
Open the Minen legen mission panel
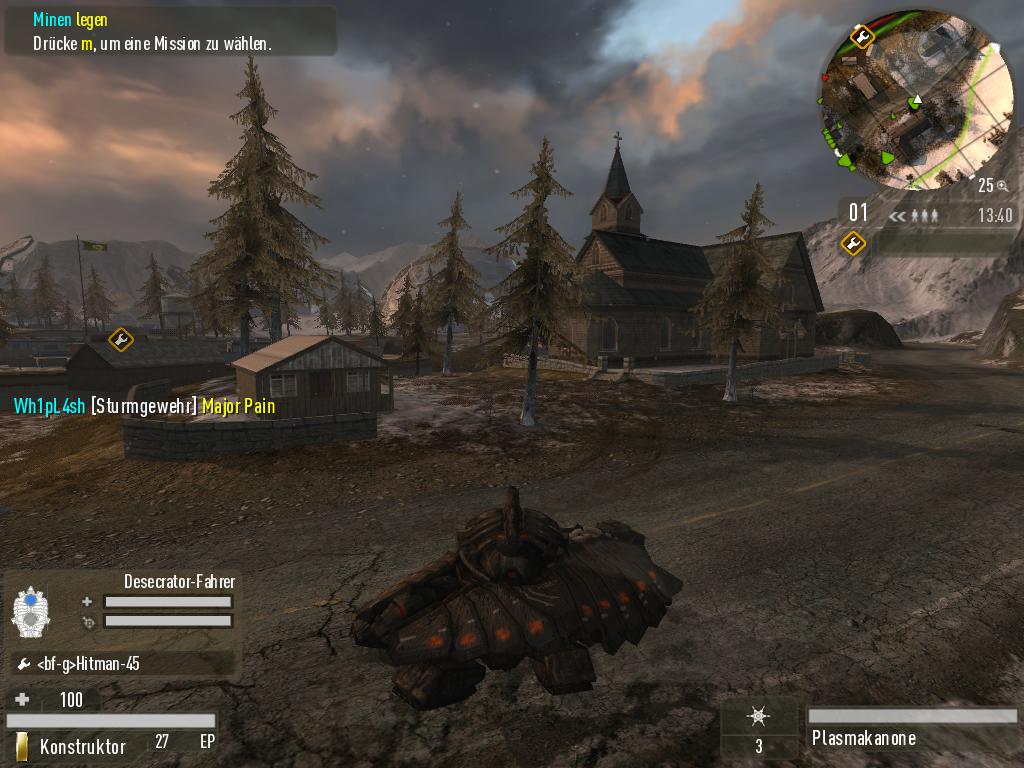pos(170,32)
